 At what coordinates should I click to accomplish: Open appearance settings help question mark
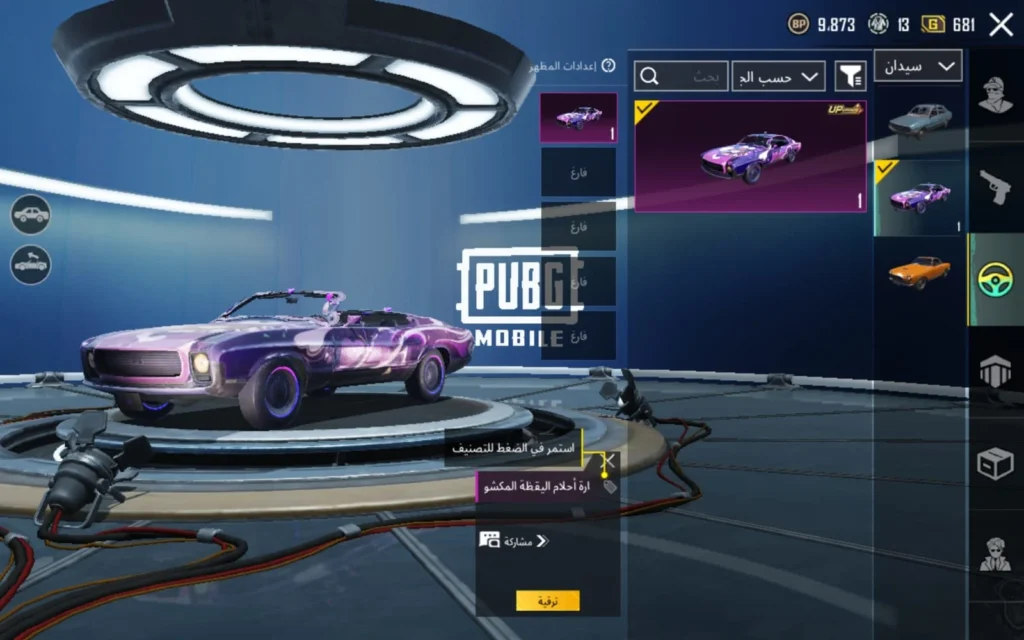click(608, 66)
